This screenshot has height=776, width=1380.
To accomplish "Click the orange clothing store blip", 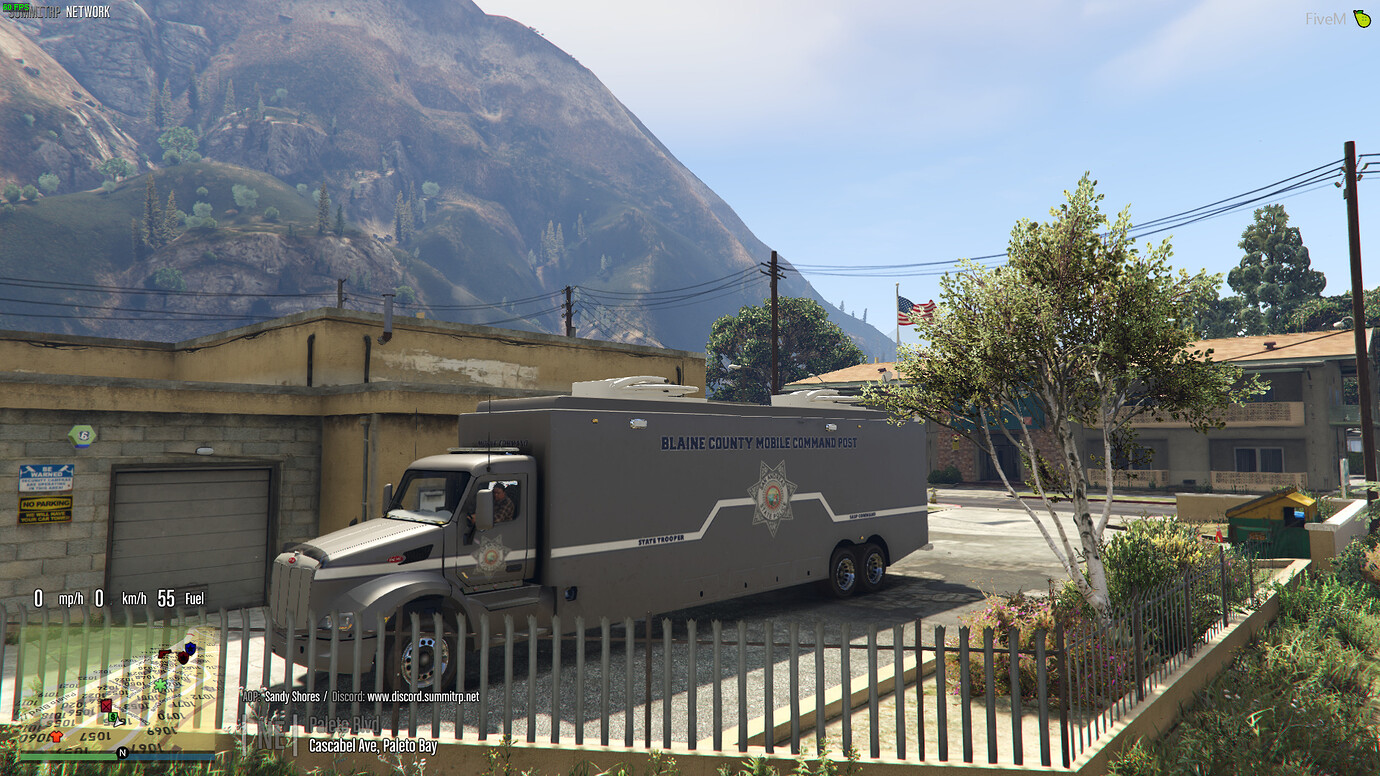I will [x=55, y=736].
